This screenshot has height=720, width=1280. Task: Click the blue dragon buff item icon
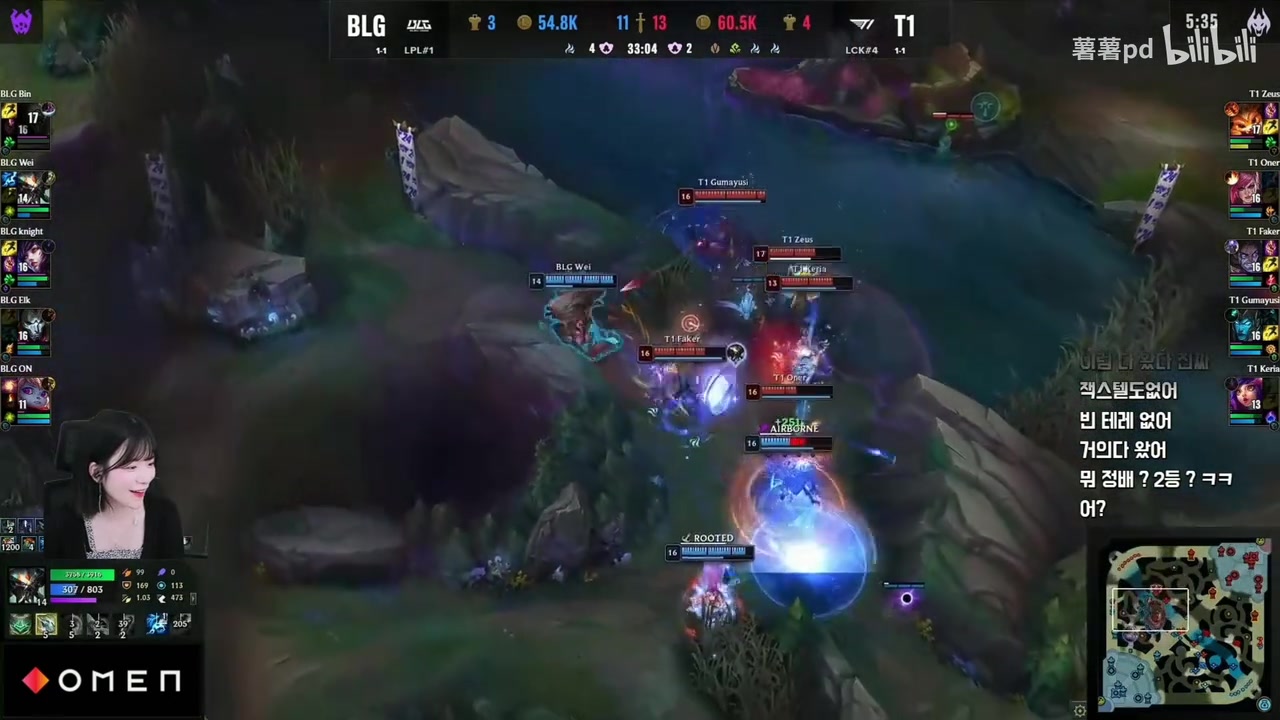point(156,623)
